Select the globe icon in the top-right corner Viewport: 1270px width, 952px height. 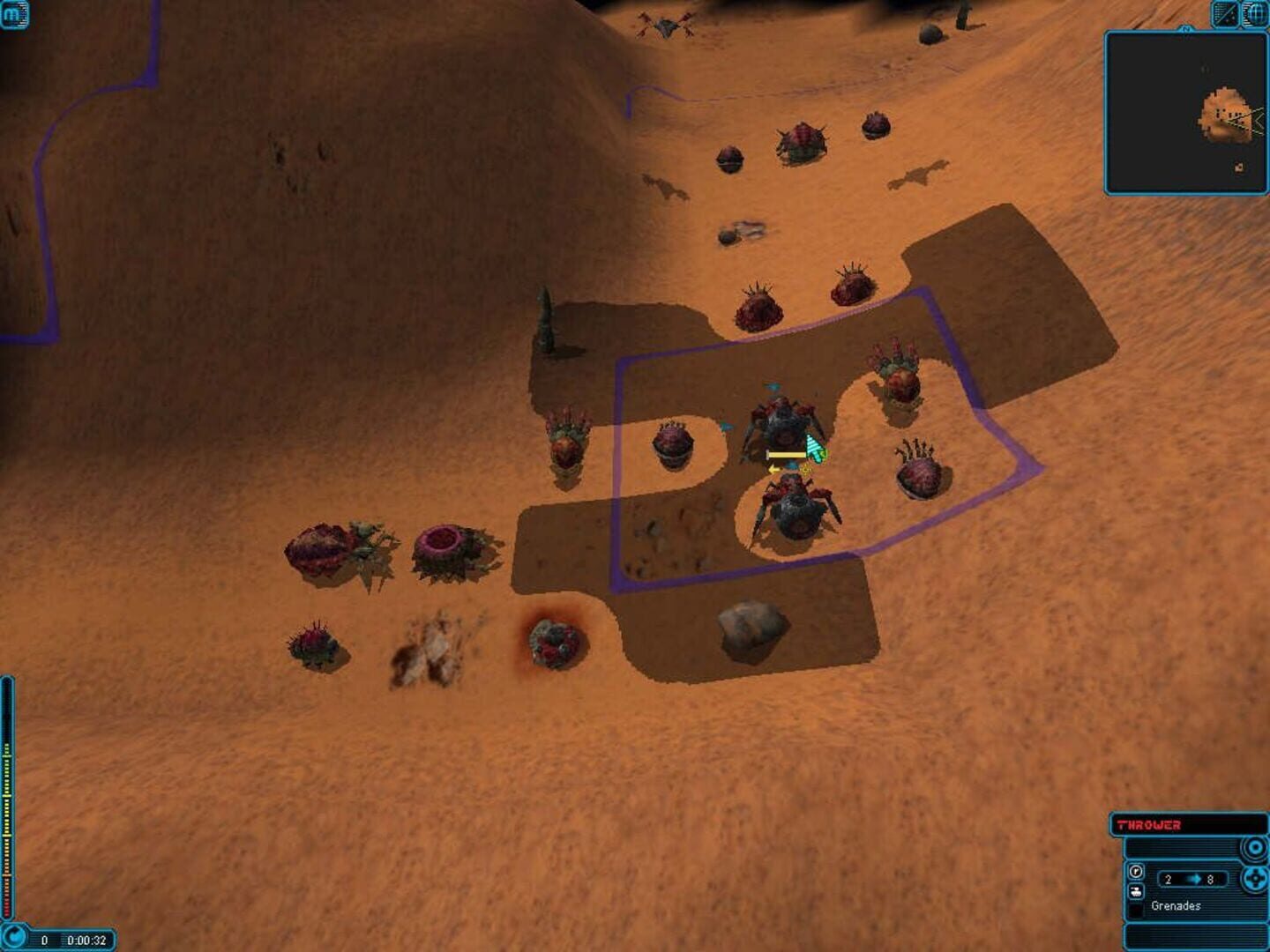click(x=1253, y=13)
